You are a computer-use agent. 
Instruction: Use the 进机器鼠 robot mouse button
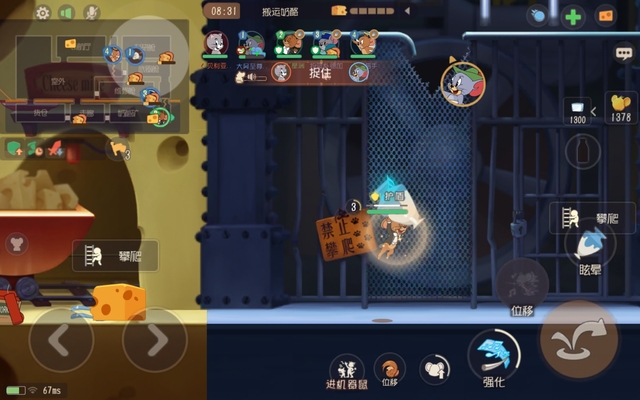pyautogui.click(x=346, y=367)
